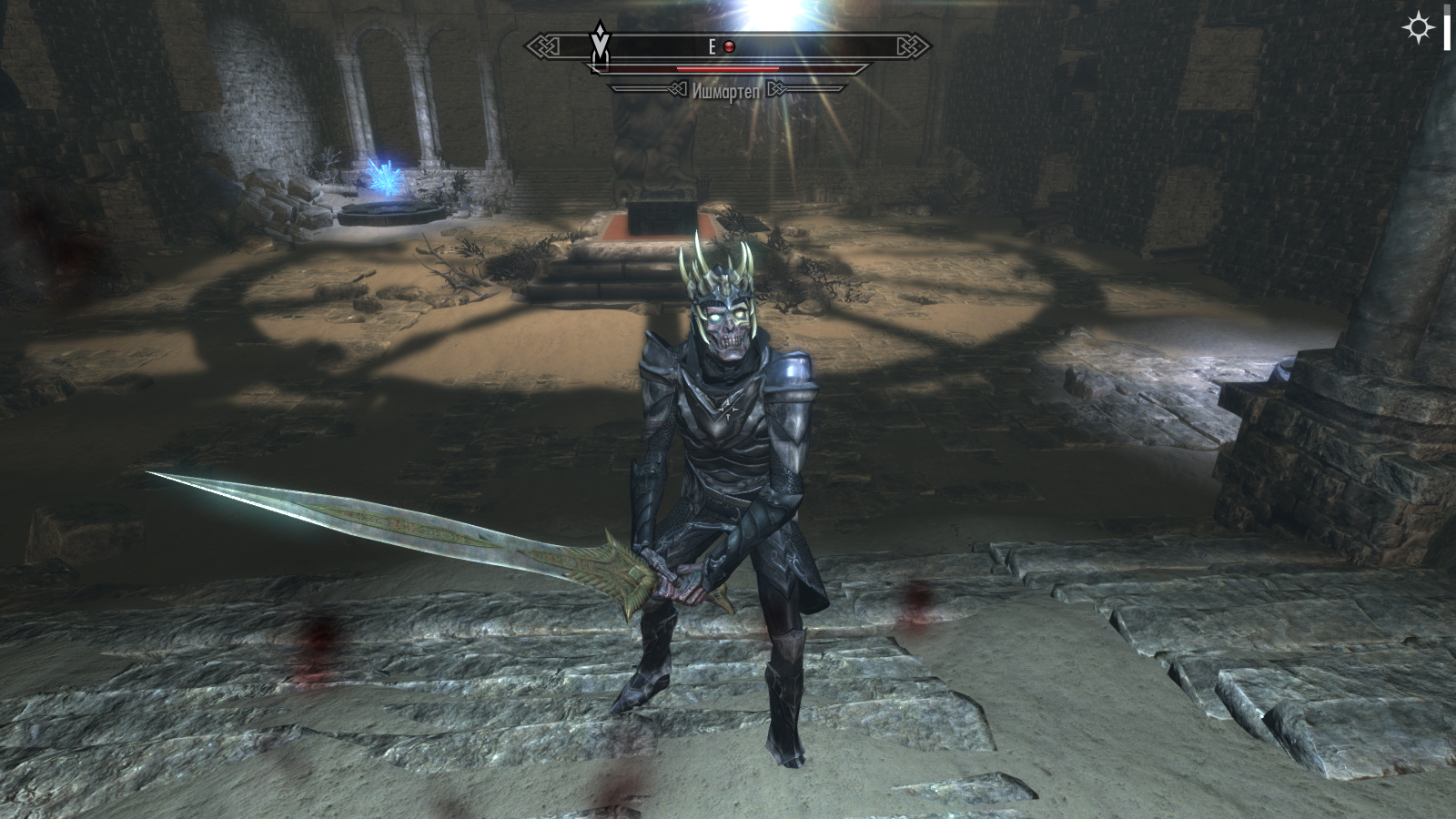The width and height of the screenshot is (1456, 819).
Task: Click the quest marker arrow on the compass
Action: pos(599,46)
